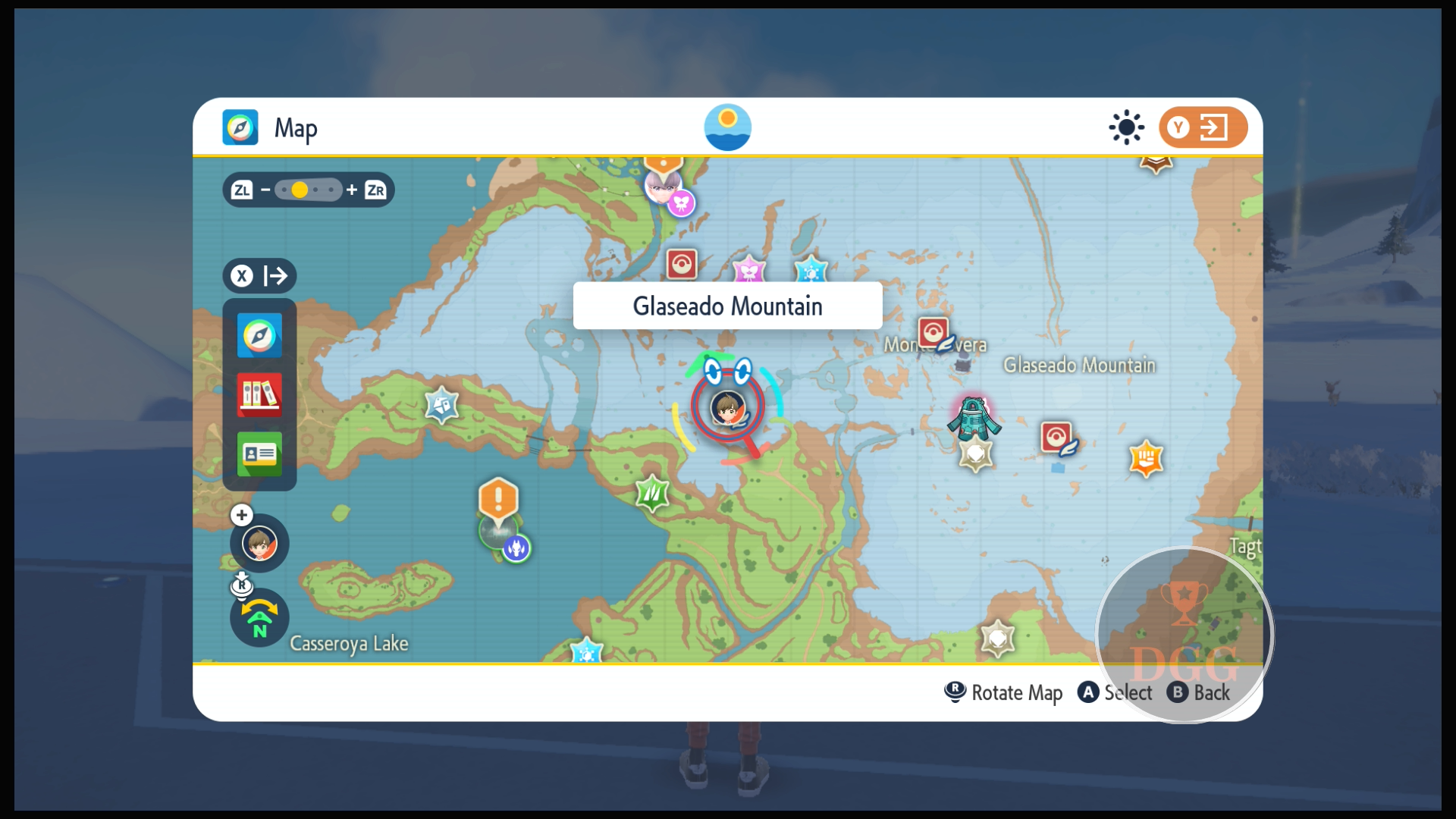1456x819 pixels.
Task: Click the player location cursor on the map
Action: pyautogui.click(x=727, y=408)
